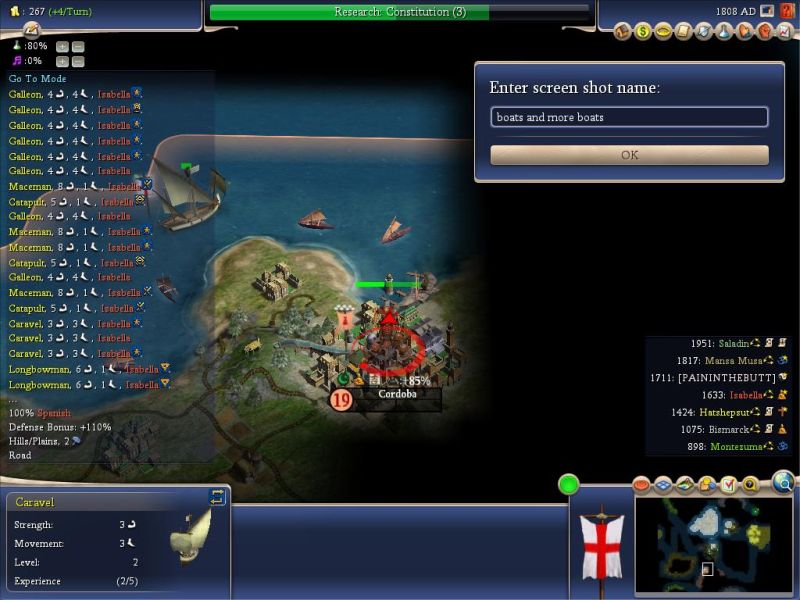Toggle the scores checkmark list button

click(x=728, y=485)
